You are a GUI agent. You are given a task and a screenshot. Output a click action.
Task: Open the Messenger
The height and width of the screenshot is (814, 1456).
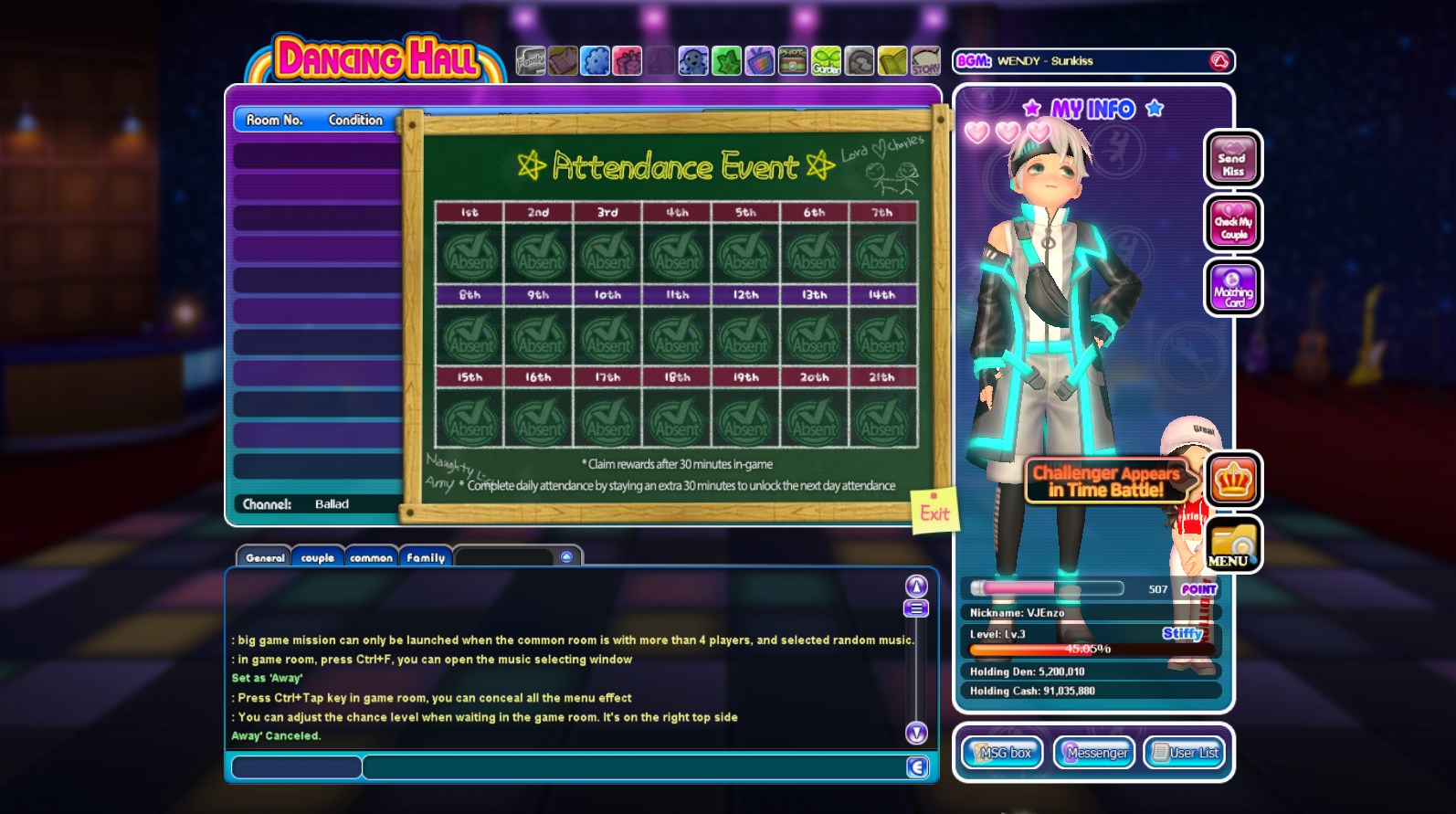tap(1094, 753)
